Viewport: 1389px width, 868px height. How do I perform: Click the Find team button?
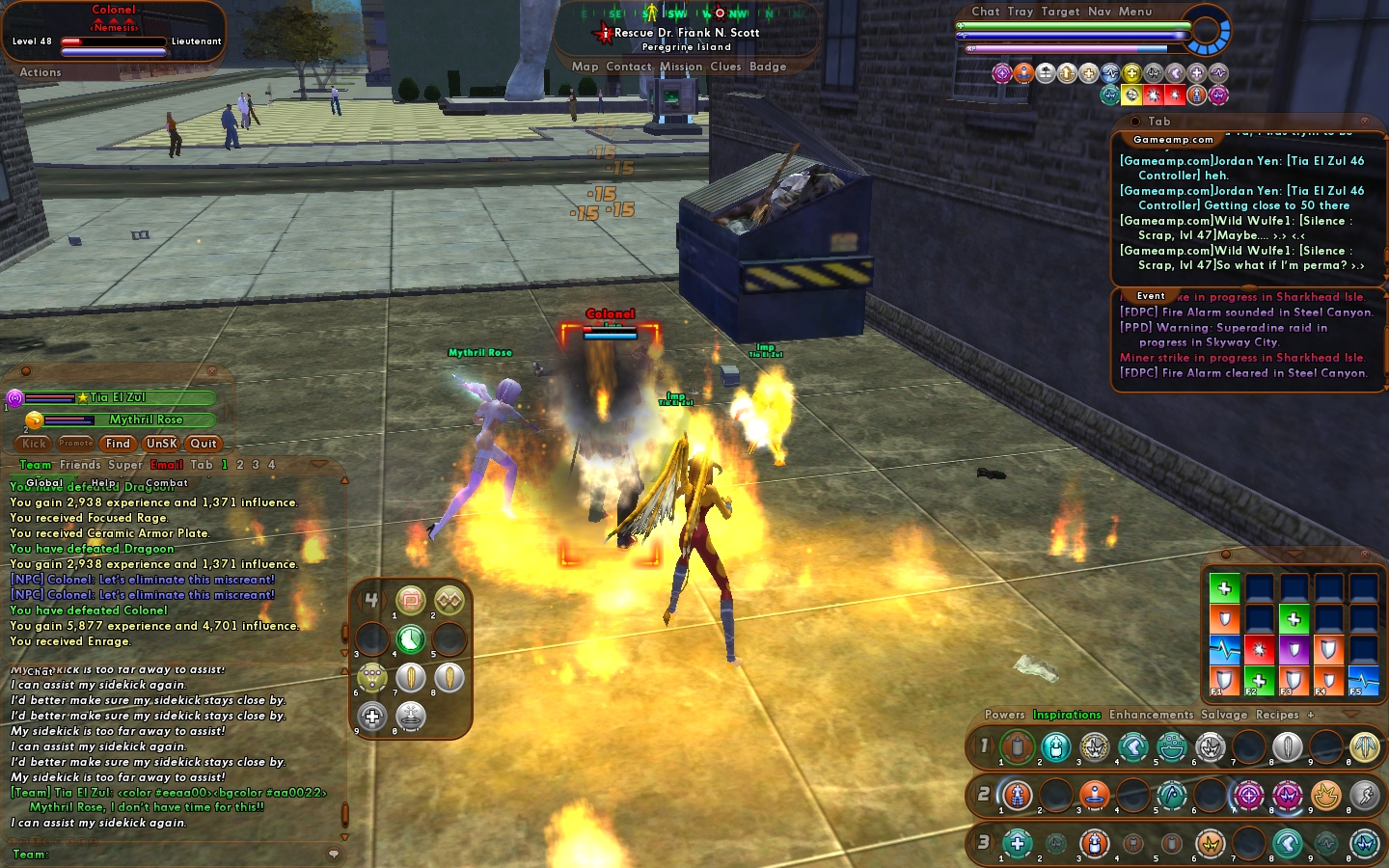(118, 444)
